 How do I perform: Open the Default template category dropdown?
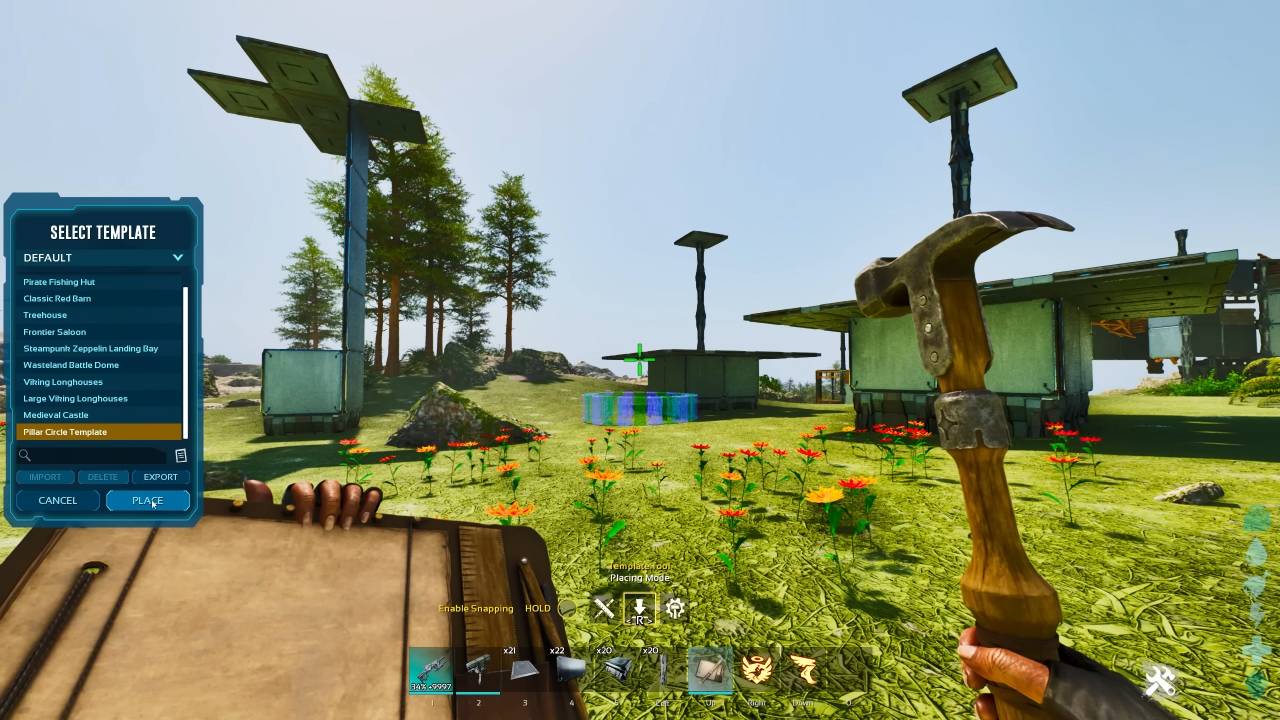[x=103, y=257]
